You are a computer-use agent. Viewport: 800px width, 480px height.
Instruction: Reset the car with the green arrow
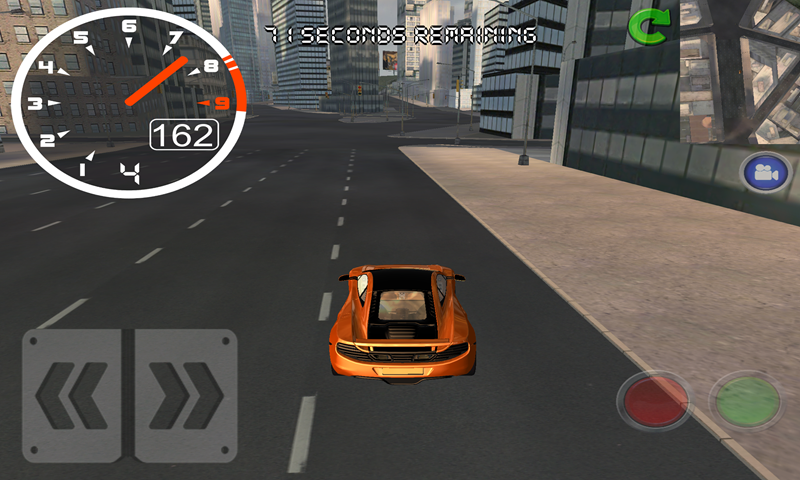[x=648, y=27]
